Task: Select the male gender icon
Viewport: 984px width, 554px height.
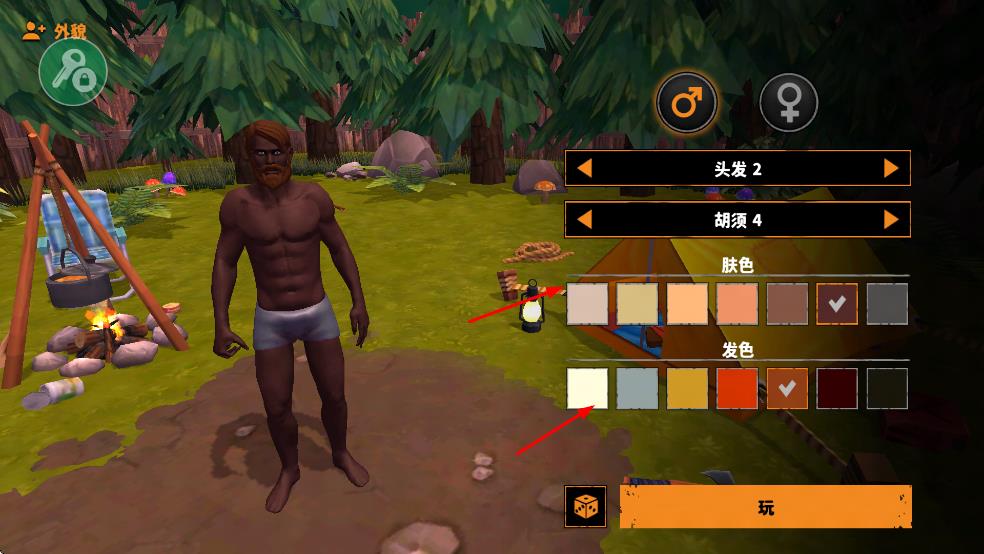Action: pos(686,102)
